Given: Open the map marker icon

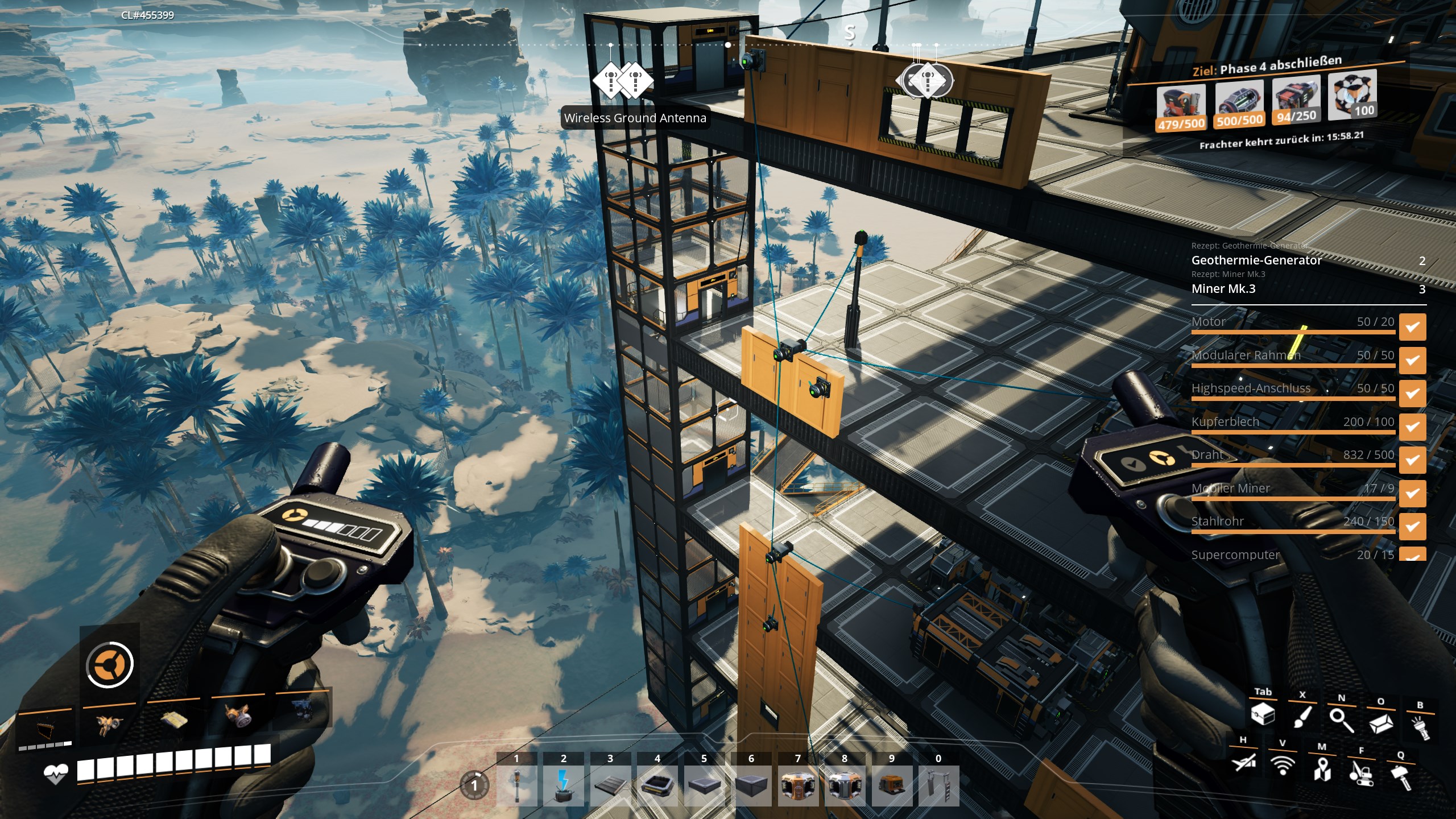Looking at the screenshot, I should click(x=1322, y=768).
